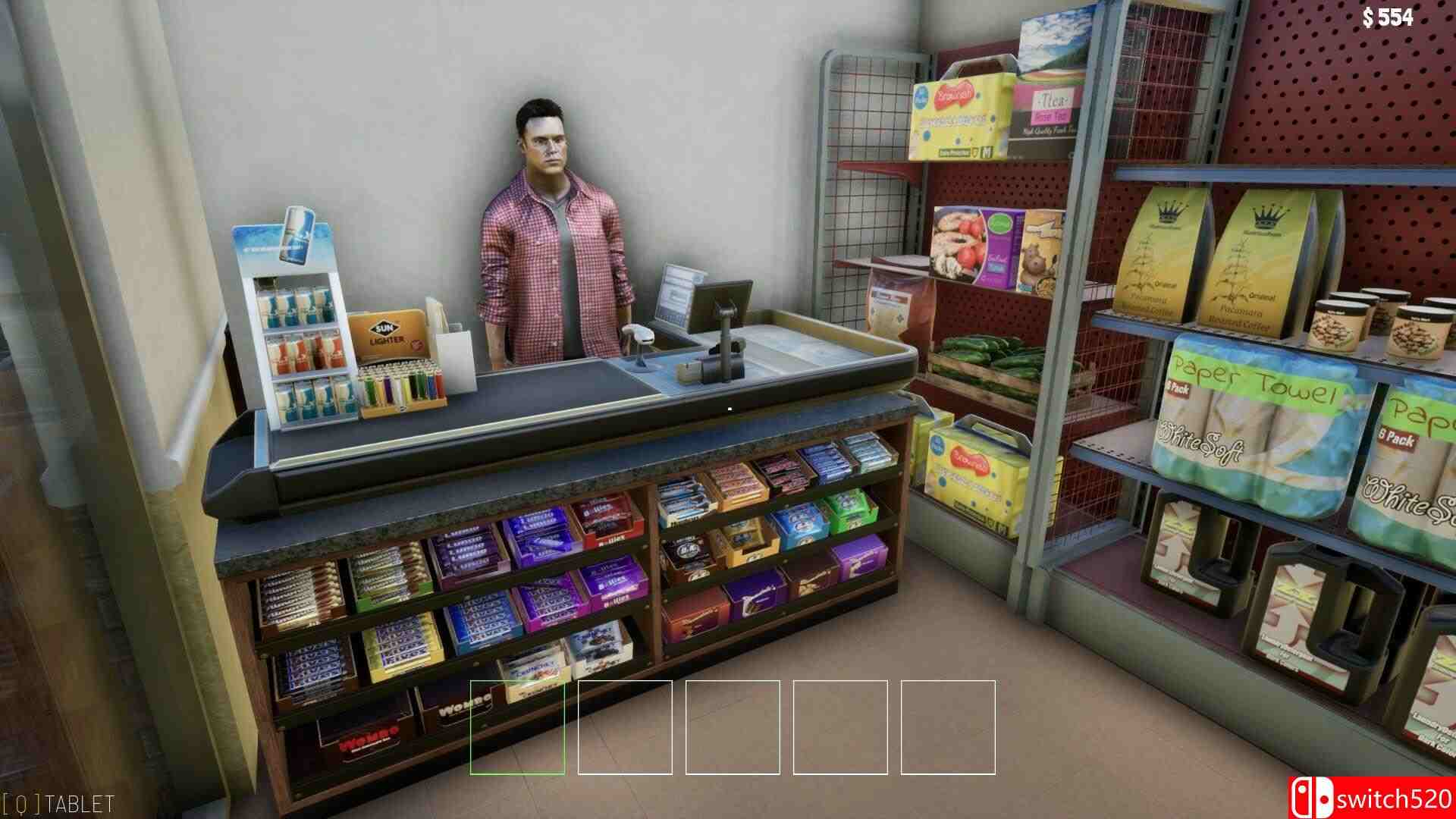The image size is (1456, 819).
Task: Open the SUN Lighter display box
Action: pyautogui.click(x=388, y=334)
